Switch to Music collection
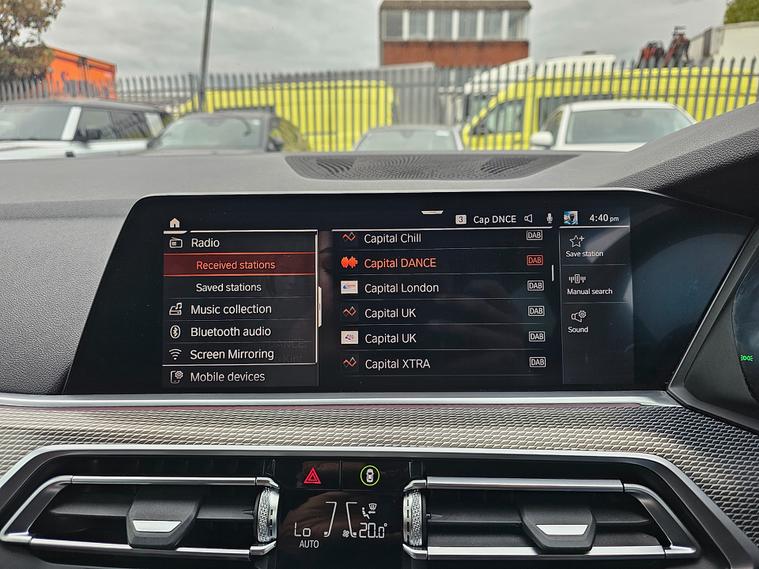Image resolution: width=759 pixels, height=569 pixels. coord(230,309)
